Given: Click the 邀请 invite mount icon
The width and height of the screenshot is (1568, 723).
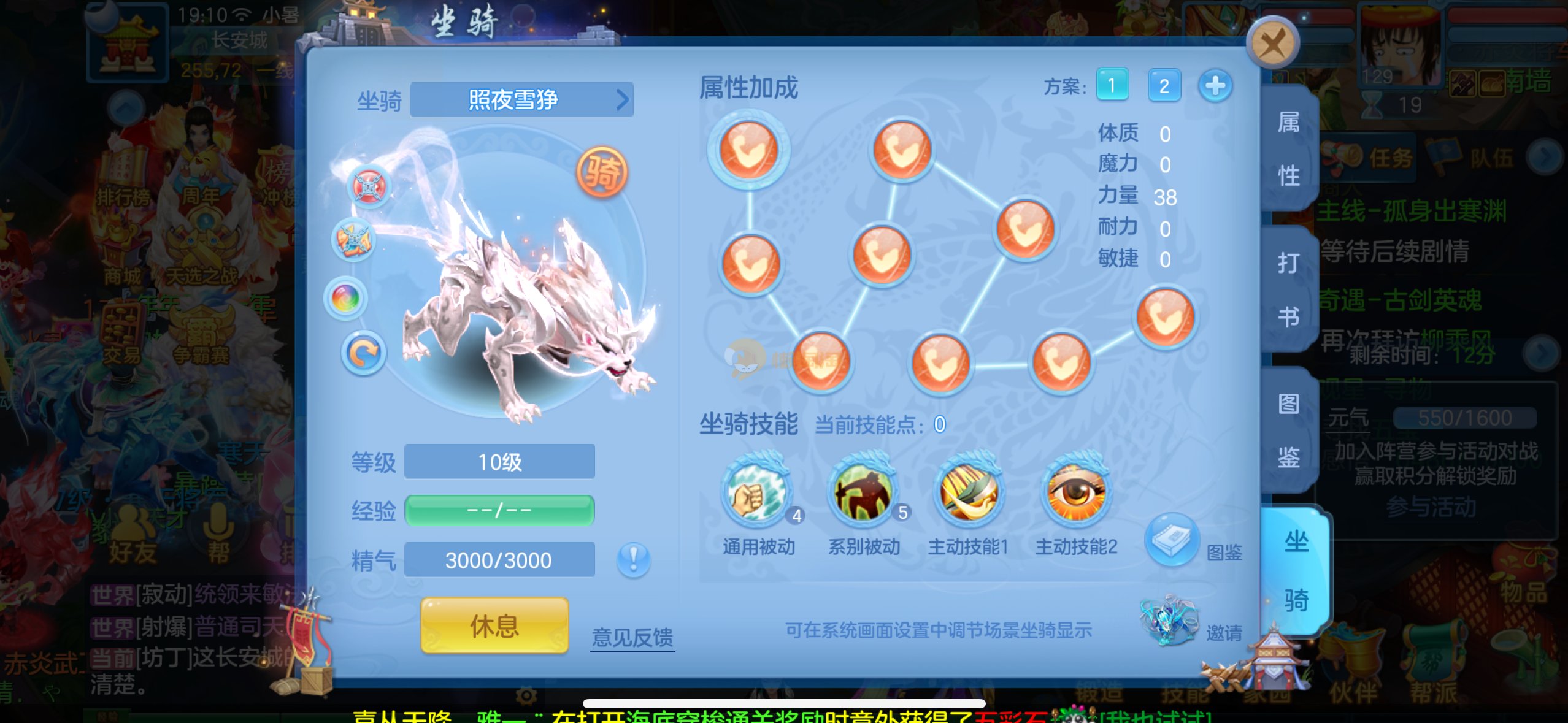Looking at the screenshot, I should 1169,621.
